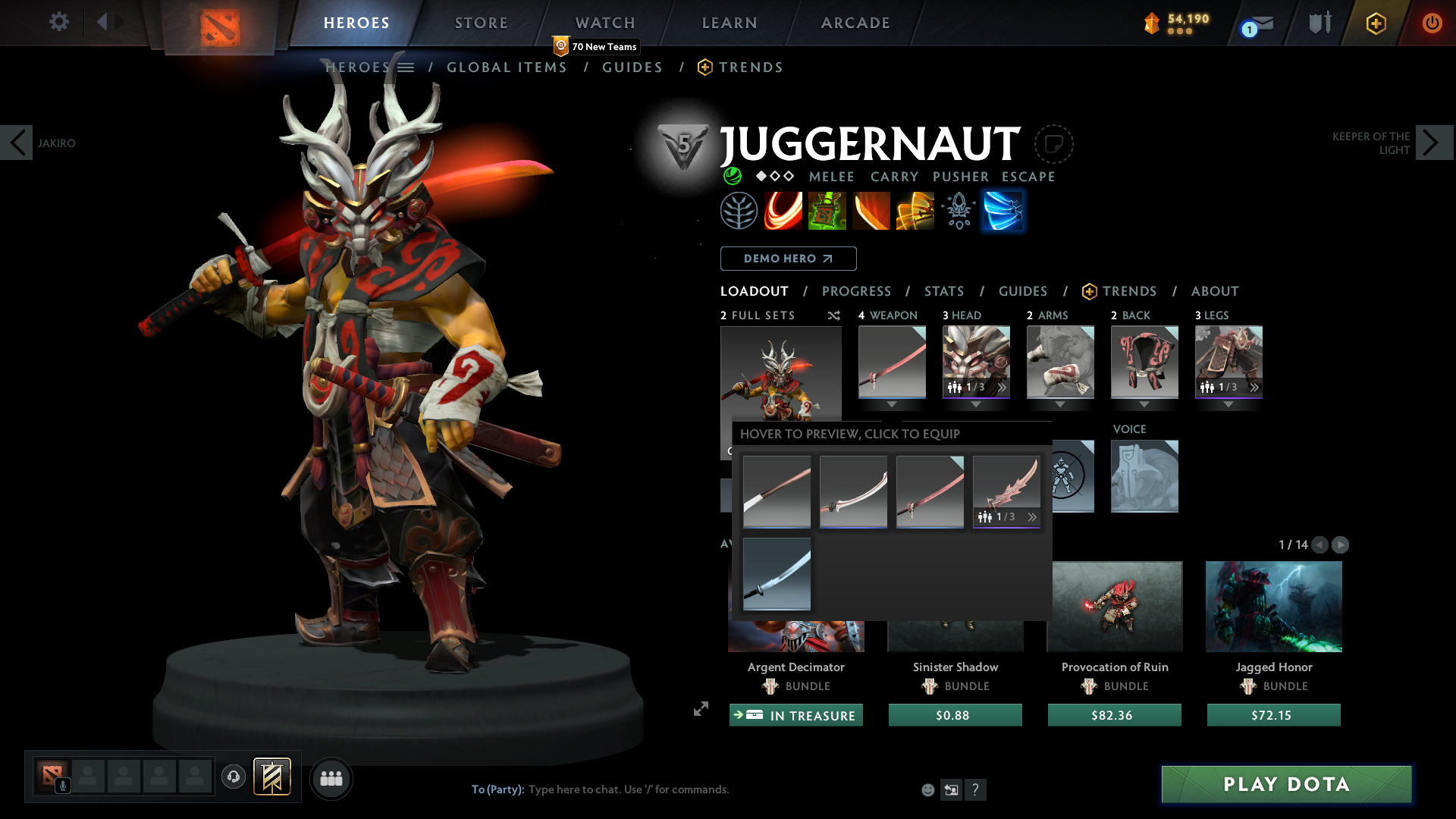Open the ARCADE menu
Image resolution: width=1456 pixels, height=819 pixels.
tap(855, 23)
